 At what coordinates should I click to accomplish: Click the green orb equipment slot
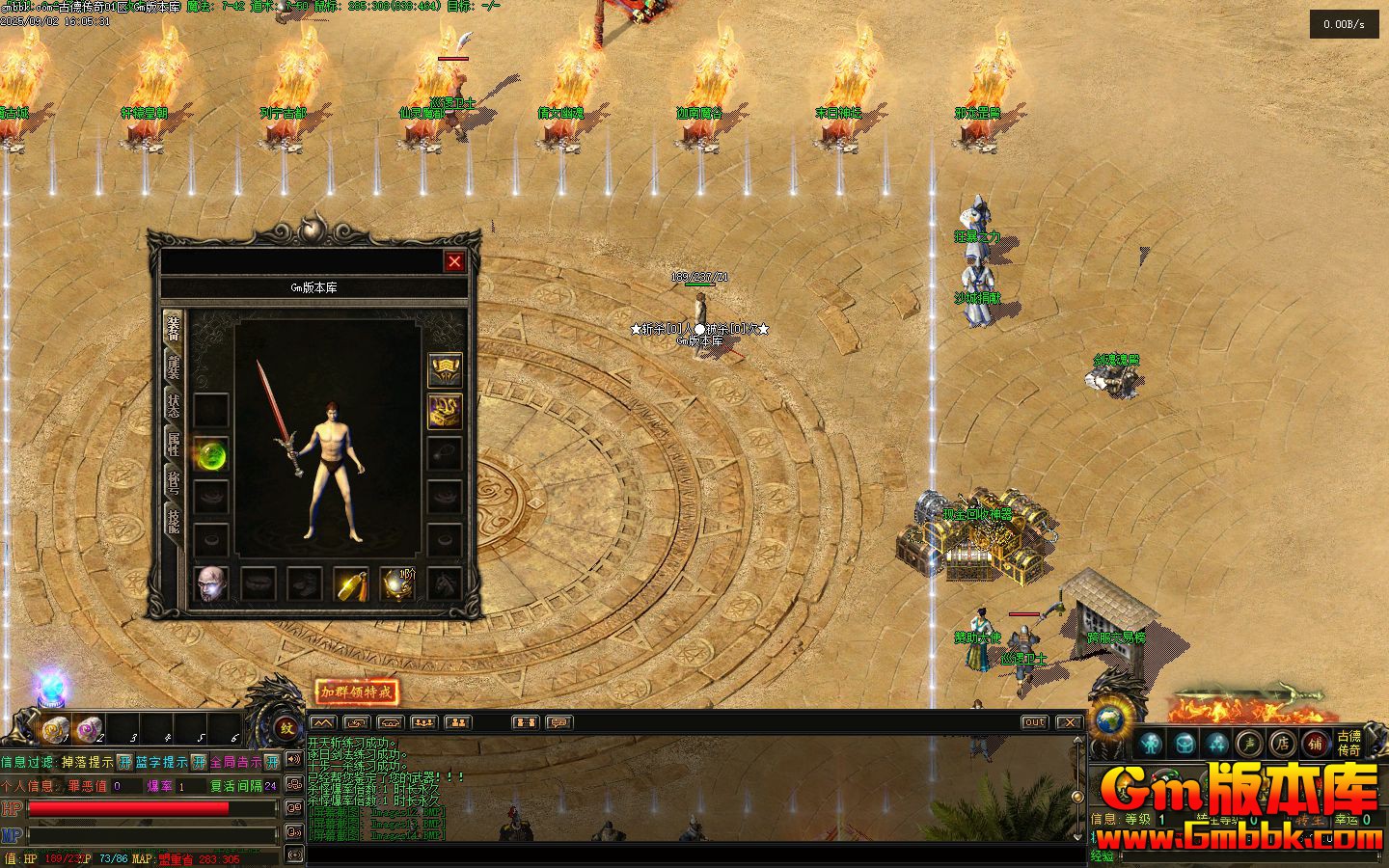point(211,453)
